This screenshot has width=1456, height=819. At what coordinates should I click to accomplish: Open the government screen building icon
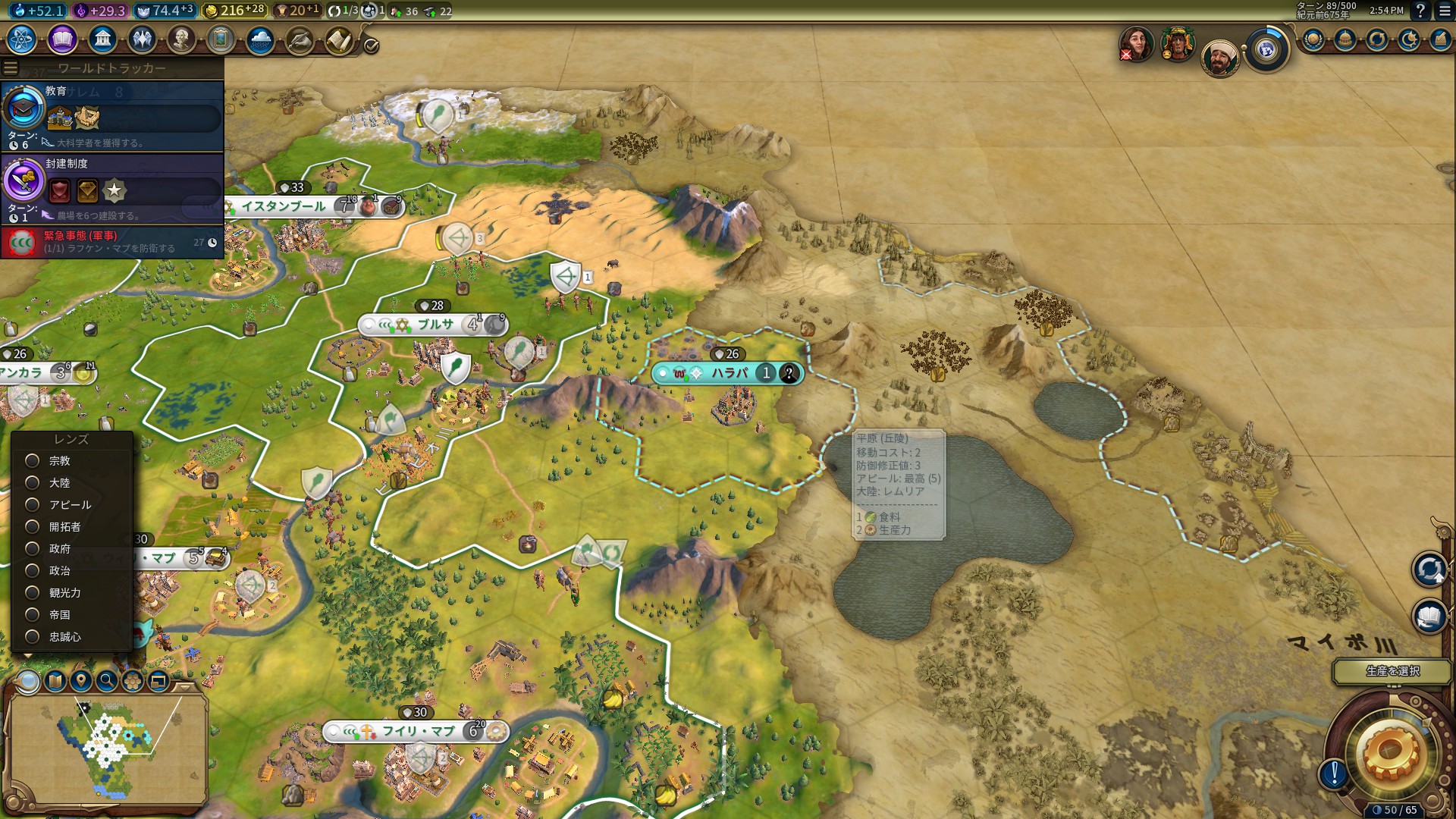coord(102,39)
